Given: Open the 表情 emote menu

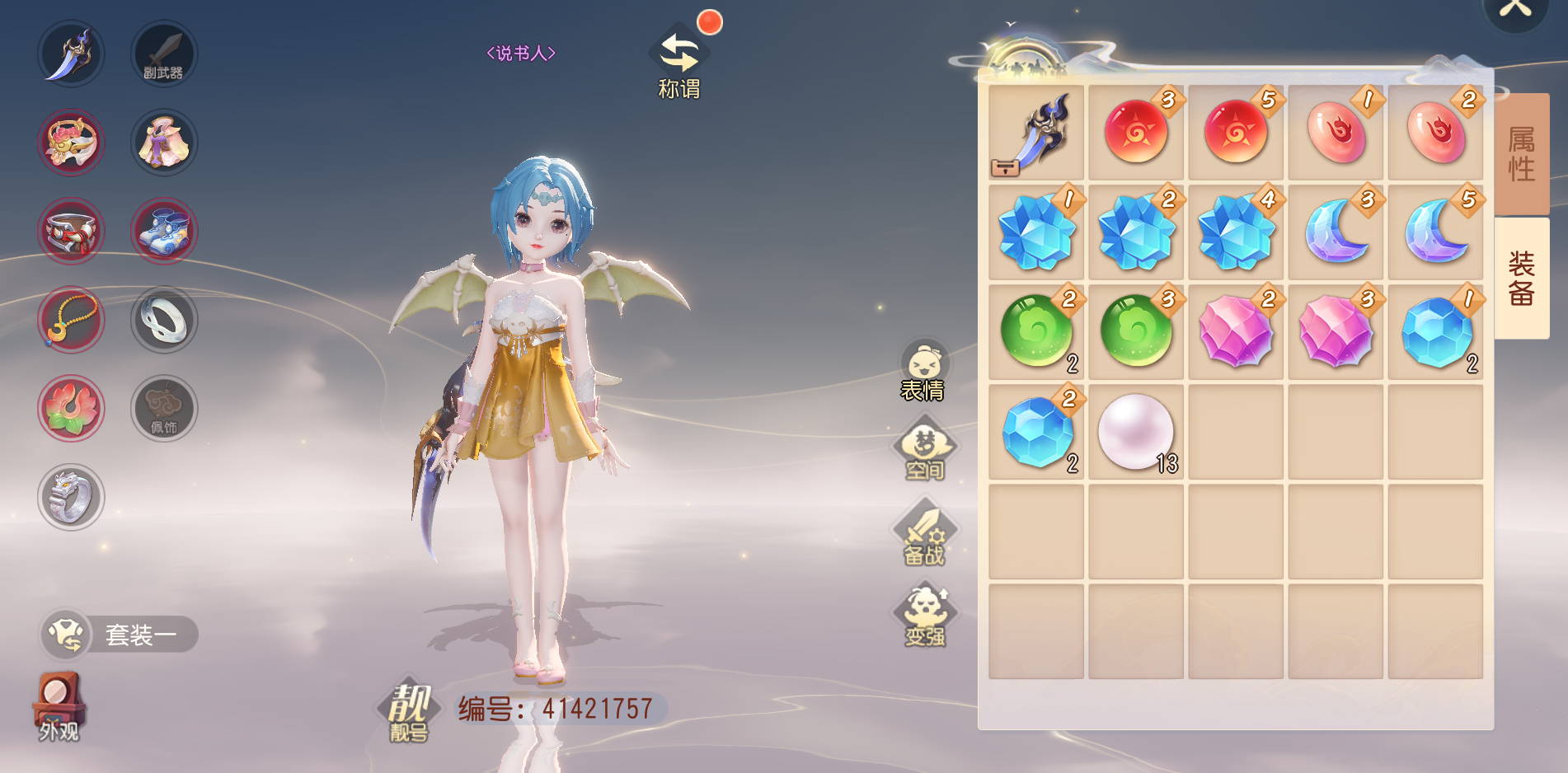Looking at the screenshot, I should tap(923, 371).
